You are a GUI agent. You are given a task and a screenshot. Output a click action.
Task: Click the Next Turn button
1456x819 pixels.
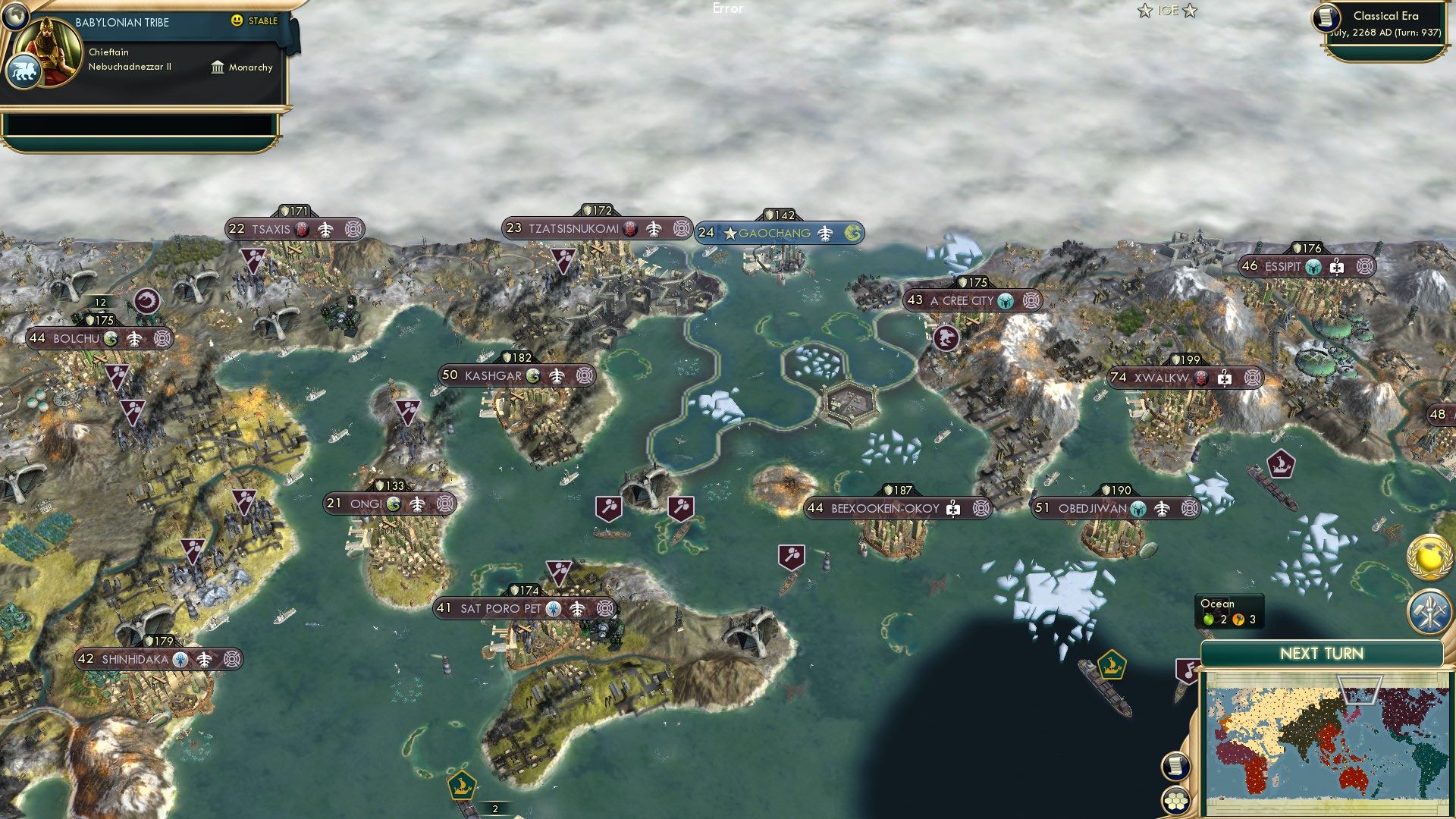tap(1322, 653)
